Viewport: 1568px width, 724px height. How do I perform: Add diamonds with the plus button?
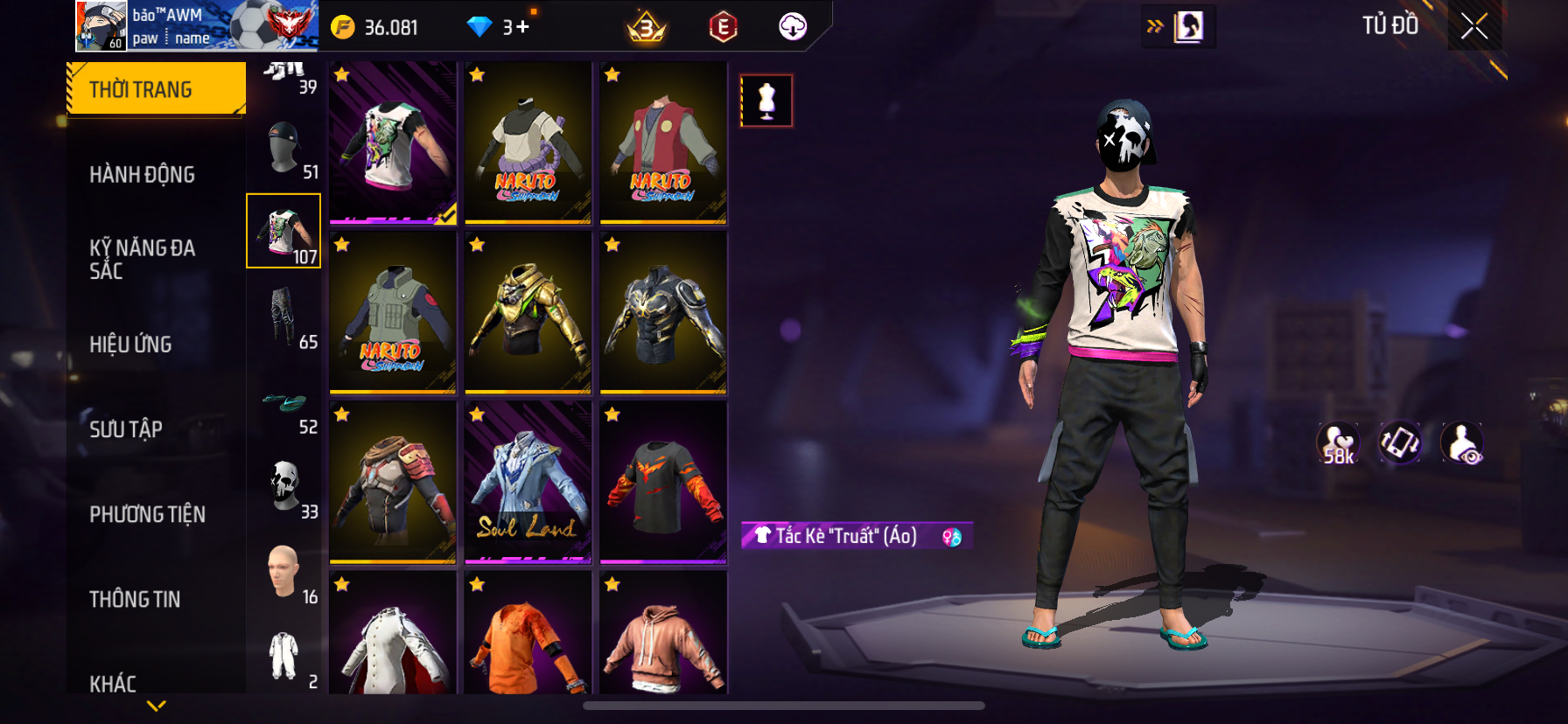coord(522,27)
